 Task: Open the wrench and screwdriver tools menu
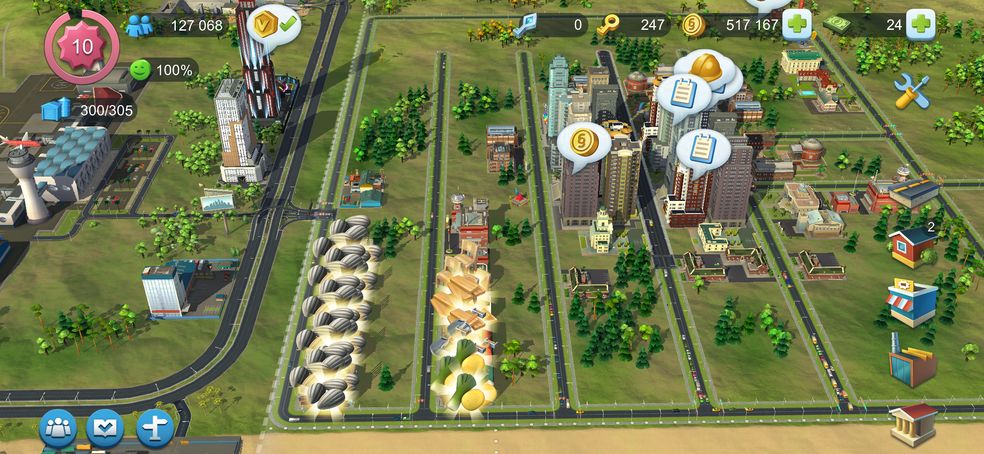911,91
